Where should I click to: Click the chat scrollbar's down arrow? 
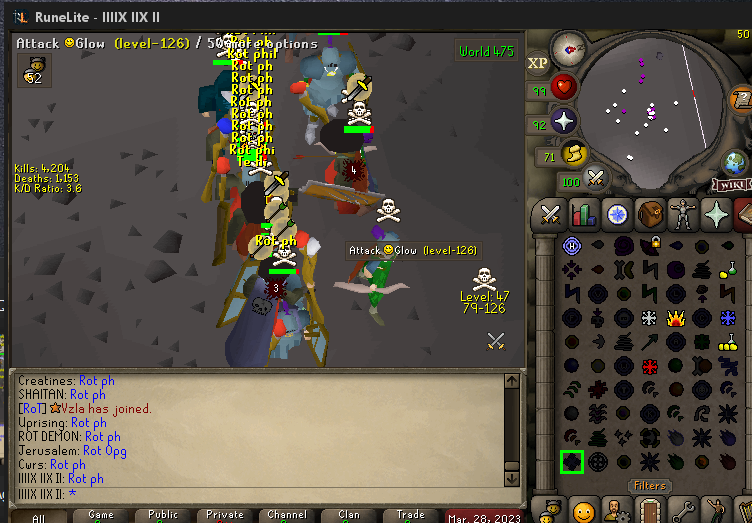pos(511,478)
